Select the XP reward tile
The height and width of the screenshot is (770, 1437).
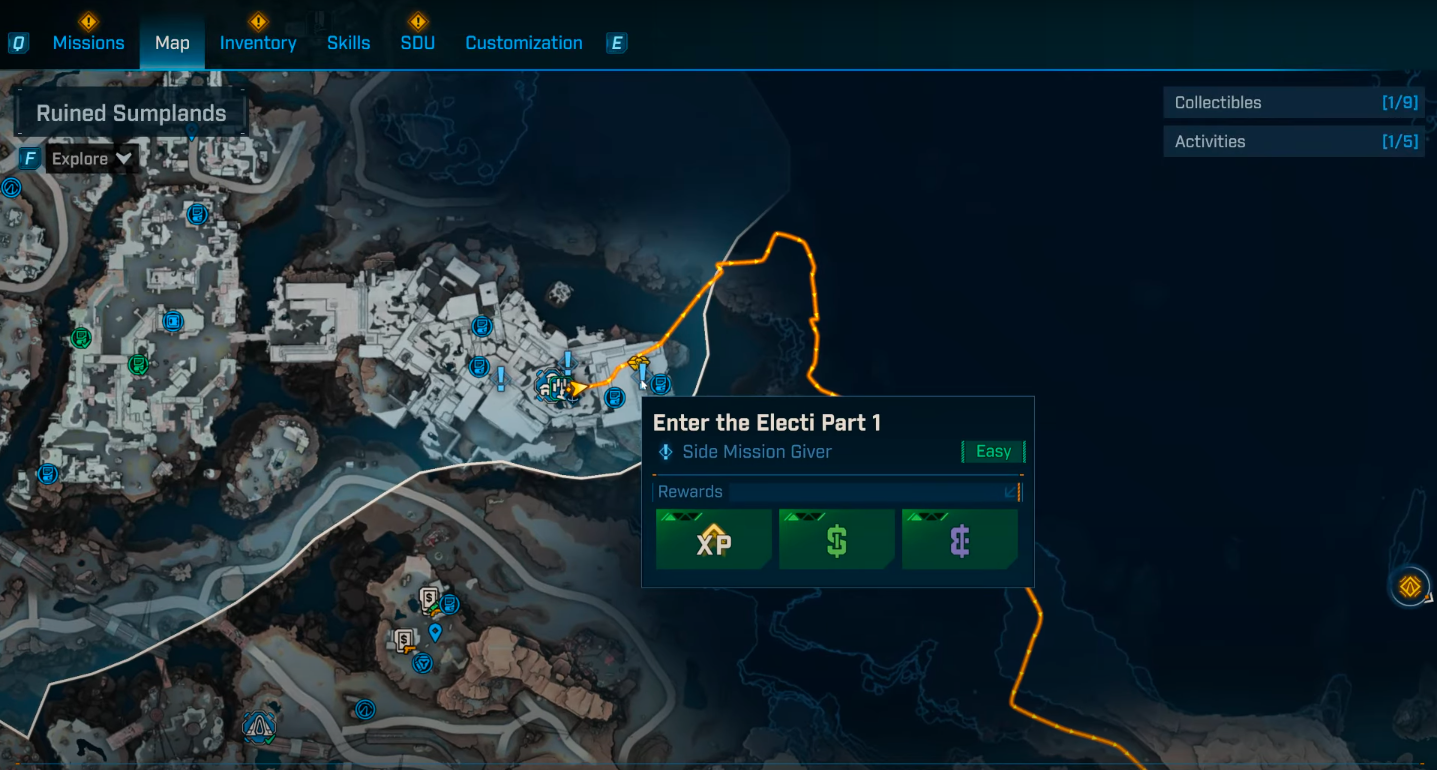(714, 540)
